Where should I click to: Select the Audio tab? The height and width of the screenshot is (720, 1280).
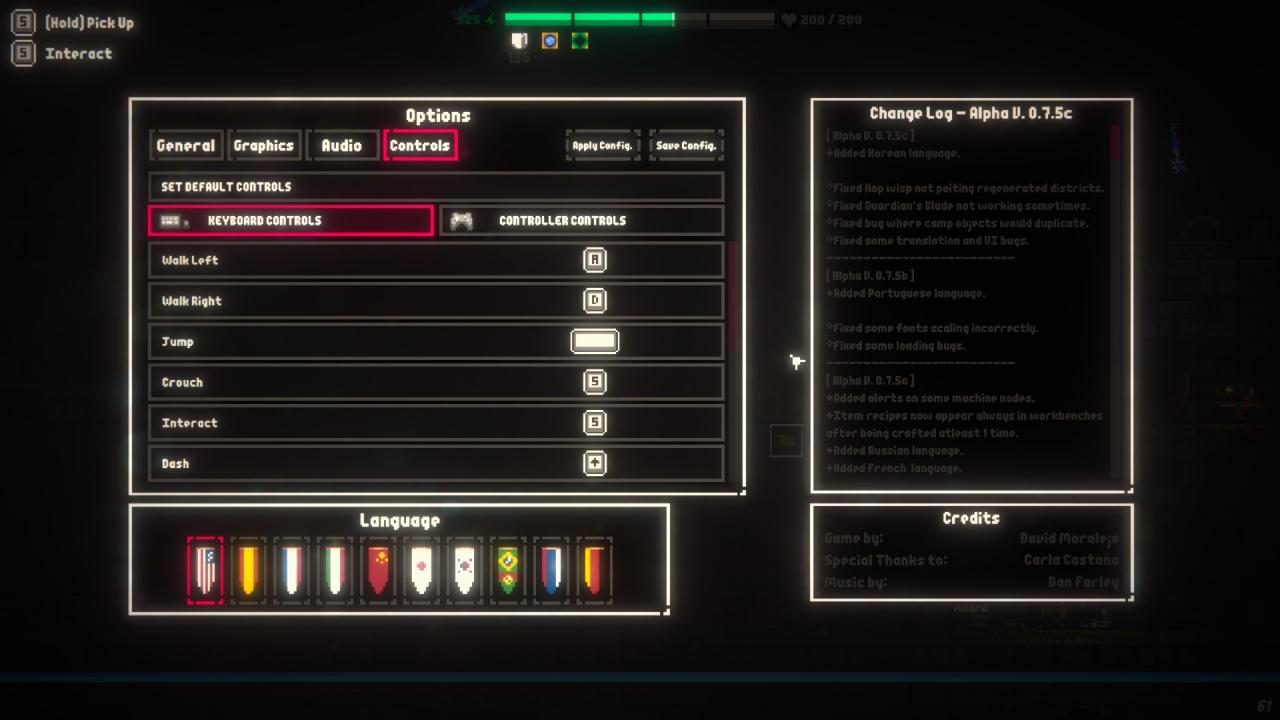click(342, 146)
